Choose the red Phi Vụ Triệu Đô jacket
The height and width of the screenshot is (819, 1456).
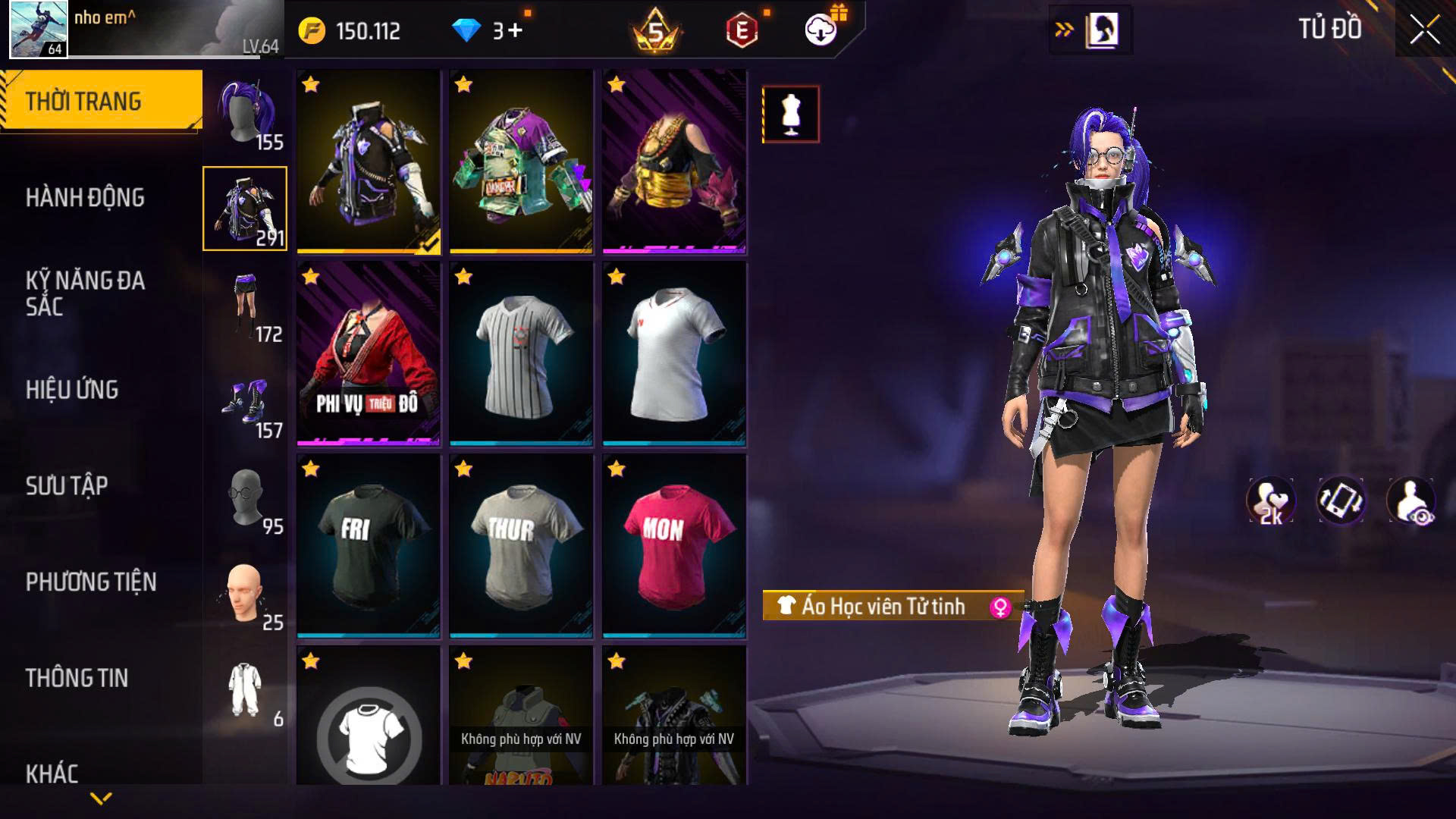[x=369, y=353]
